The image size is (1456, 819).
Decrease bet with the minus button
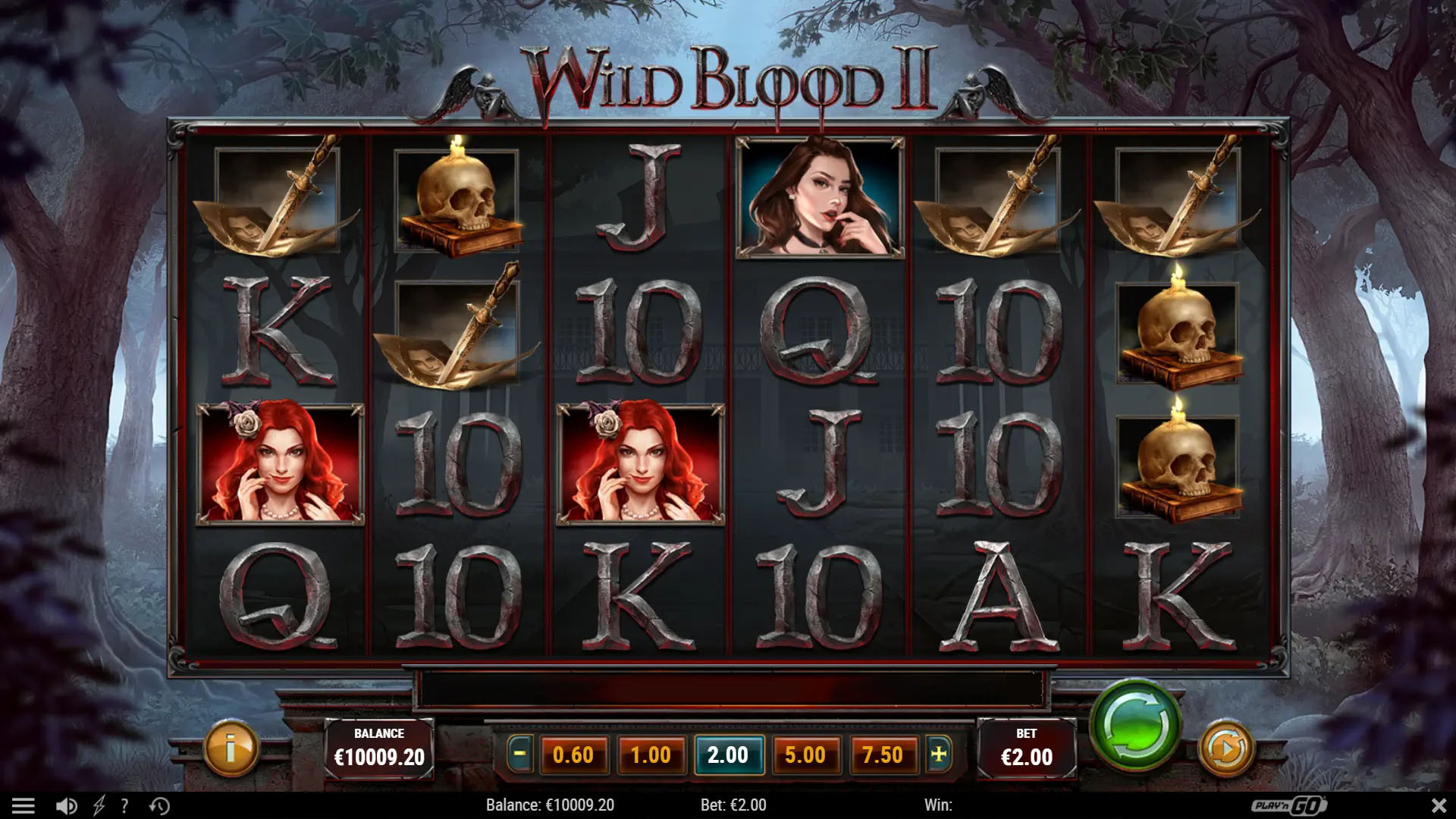click(521, 755)
